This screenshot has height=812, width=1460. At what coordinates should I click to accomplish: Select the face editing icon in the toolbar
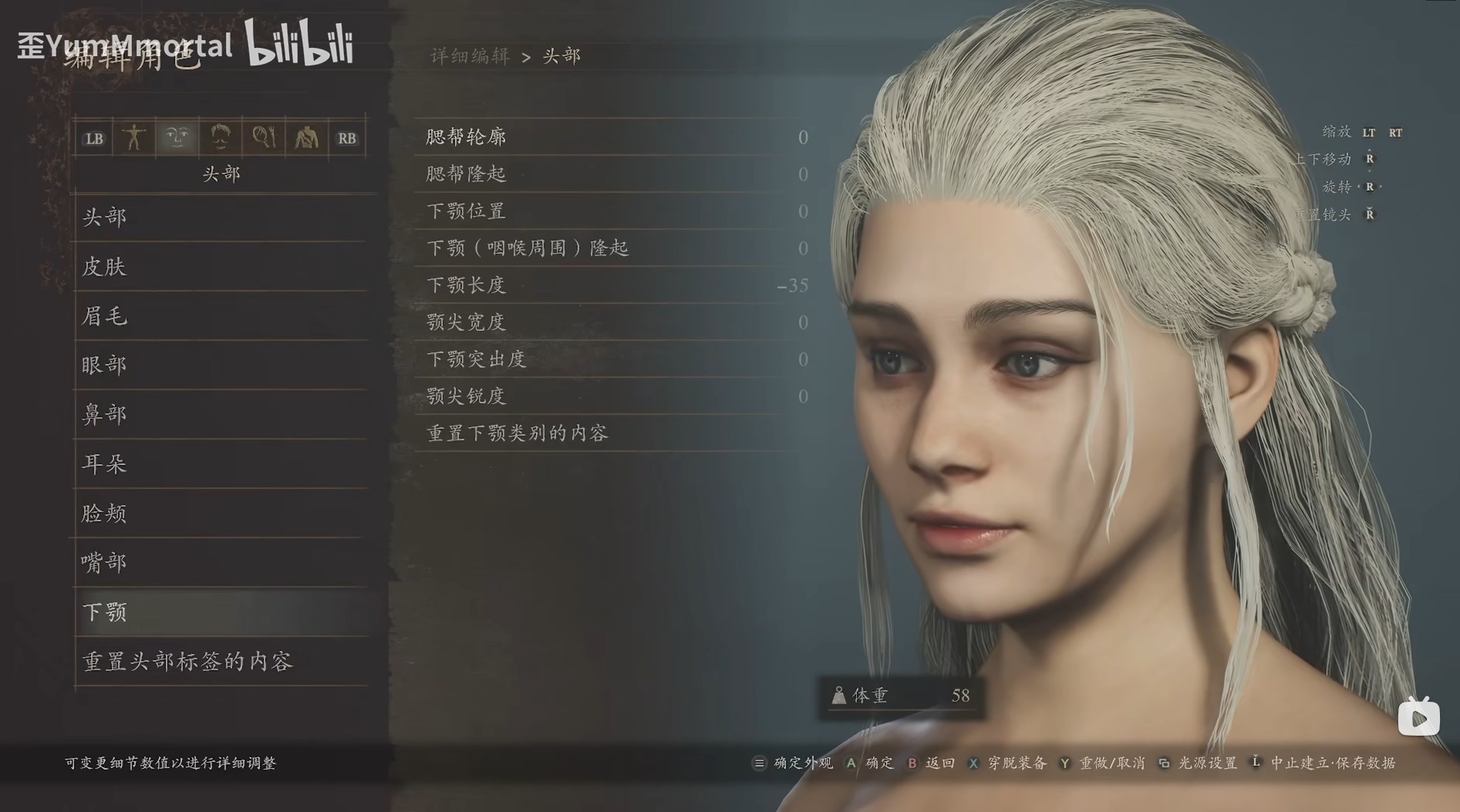pyautogui.click(x=177, y=137)
